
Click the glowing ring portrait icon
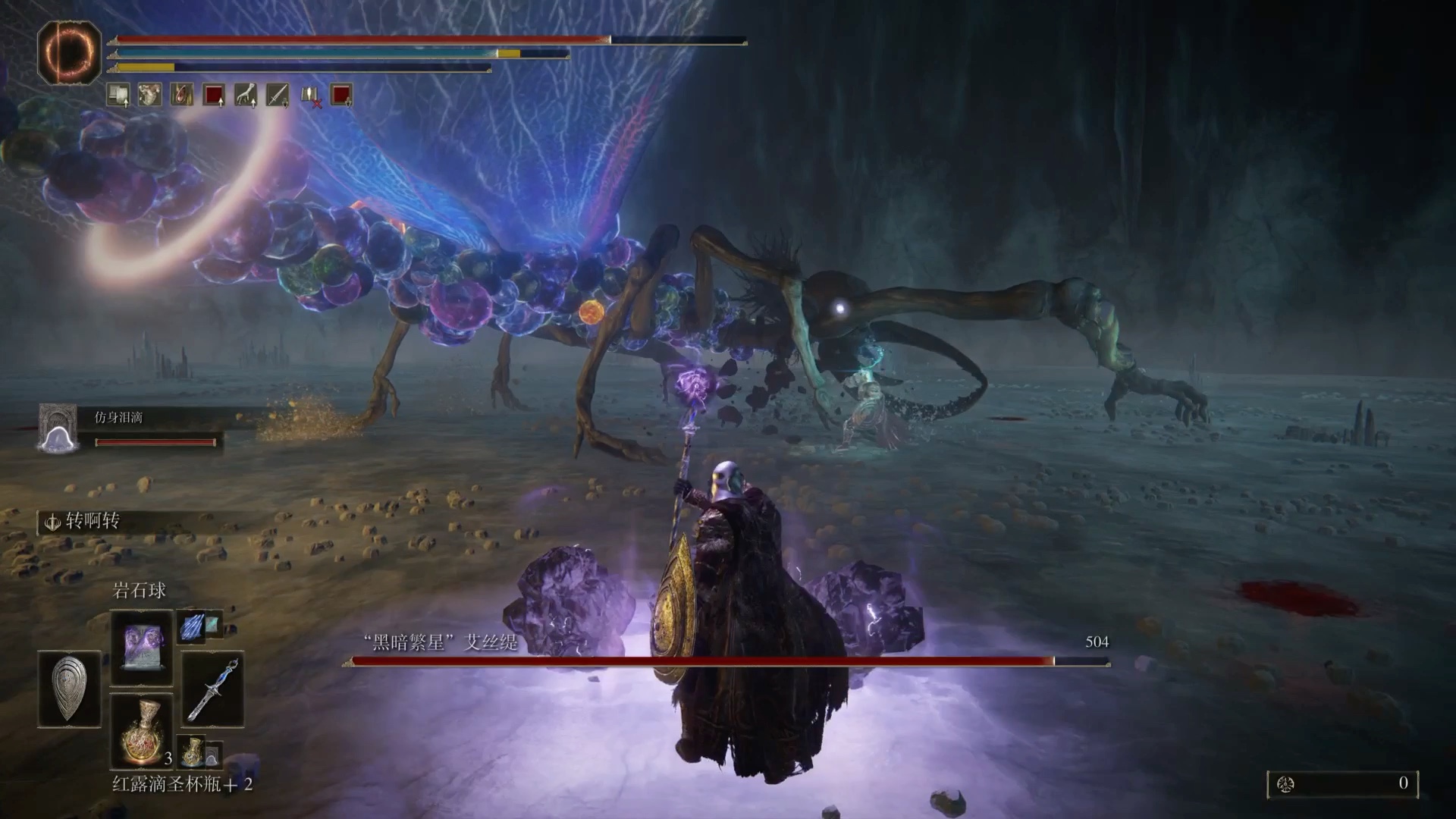click(69, 51)
